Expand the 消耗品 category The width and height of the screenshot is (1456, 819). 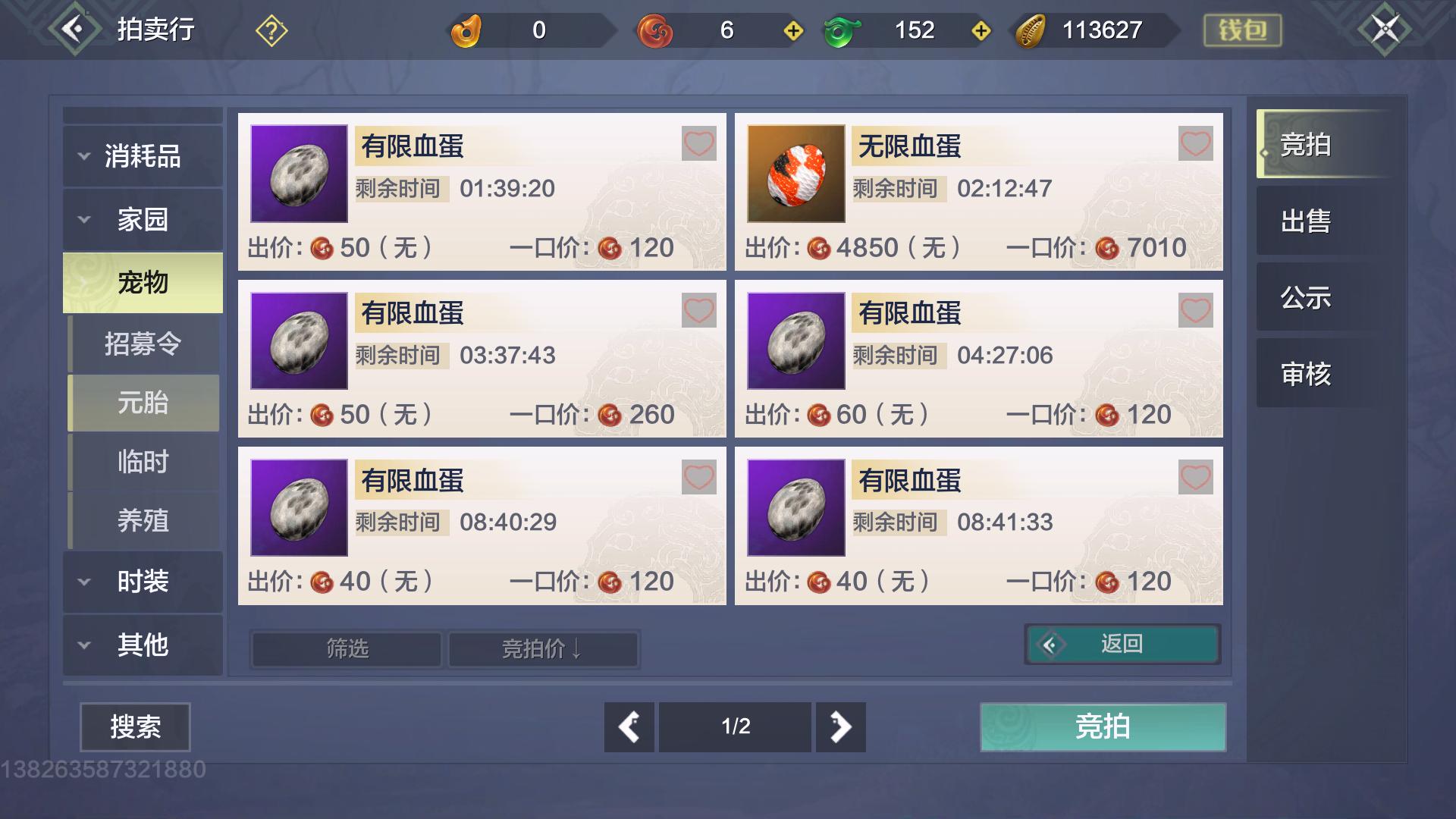pyautogui.click(x=143, y=155)
